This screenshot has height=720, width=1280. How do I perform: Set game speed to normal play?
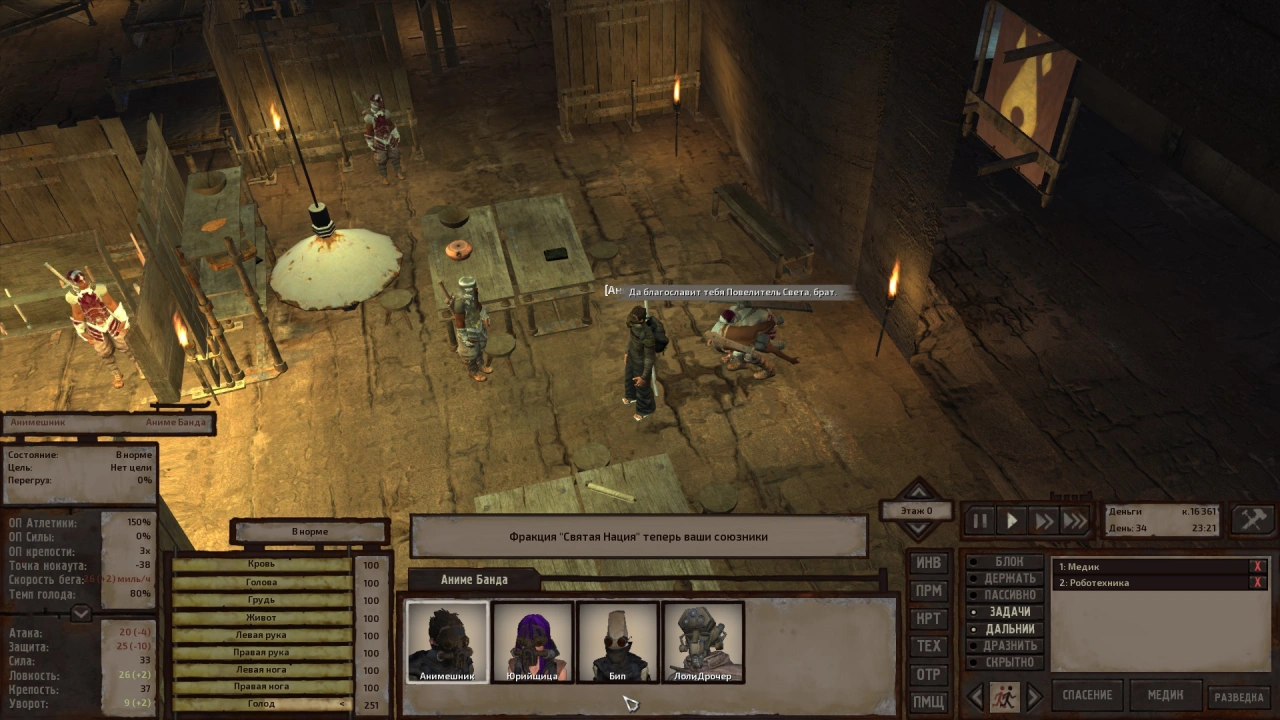[x=1012, y=521]
